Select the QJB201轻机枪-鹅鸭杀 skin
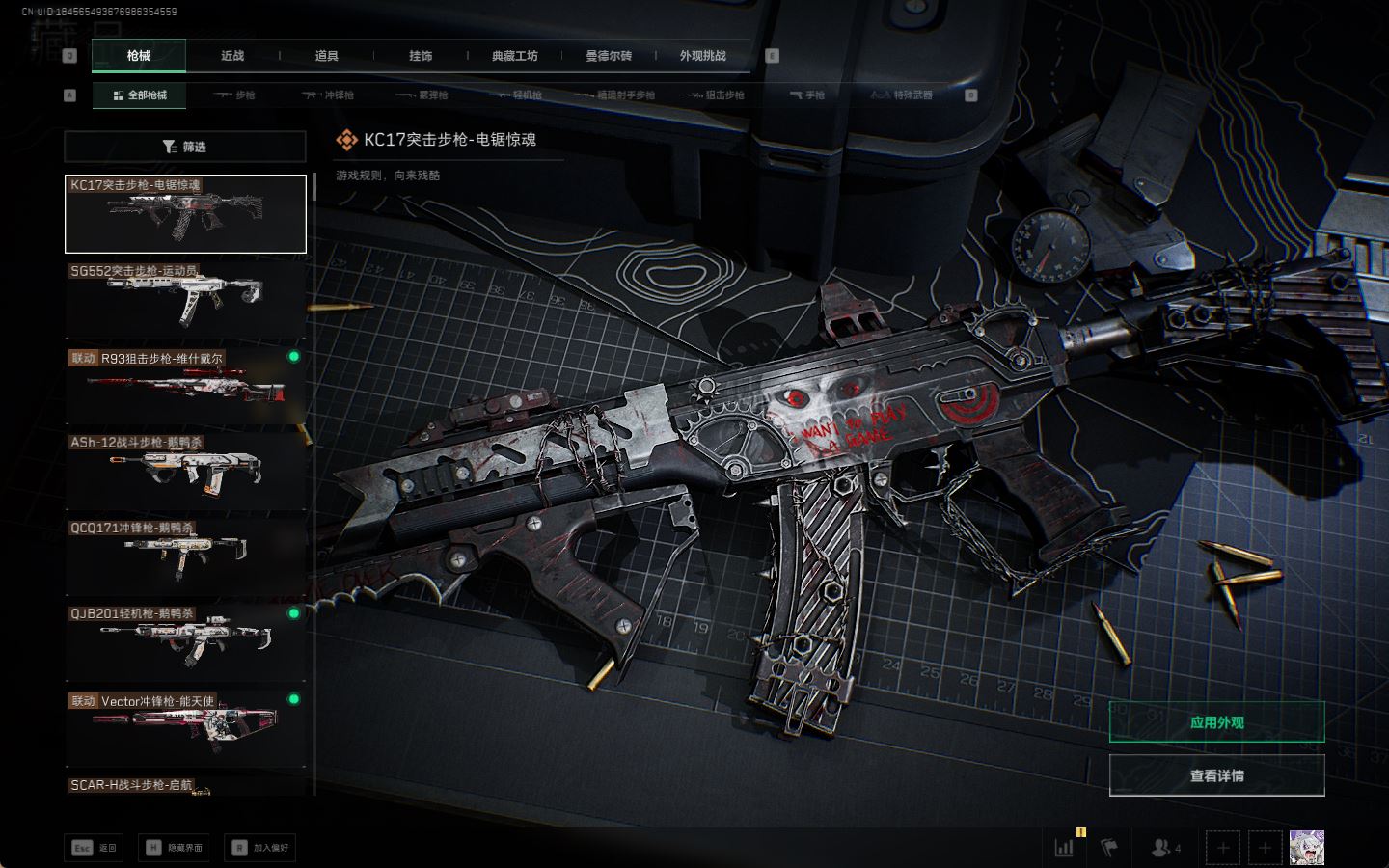Image resolution: width=1389 pixels, height=868 pixels. click(x=185, y=642)
